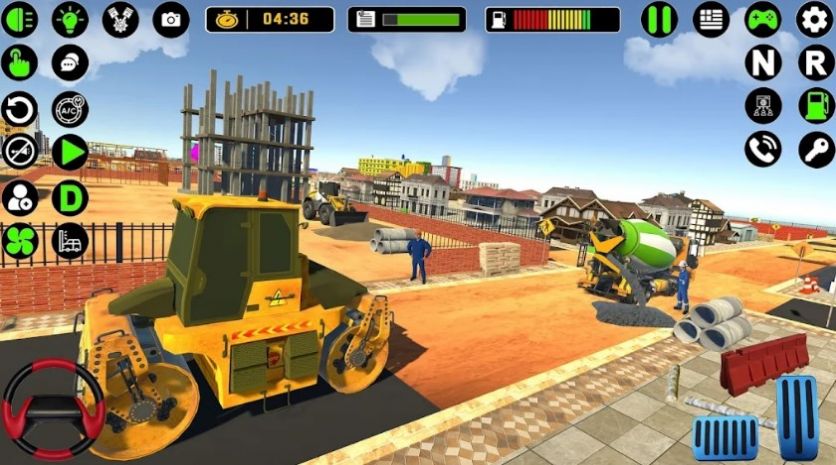Tap the chat bubbles icon
The width and height of the screenshot is (836, 465).
70,63
